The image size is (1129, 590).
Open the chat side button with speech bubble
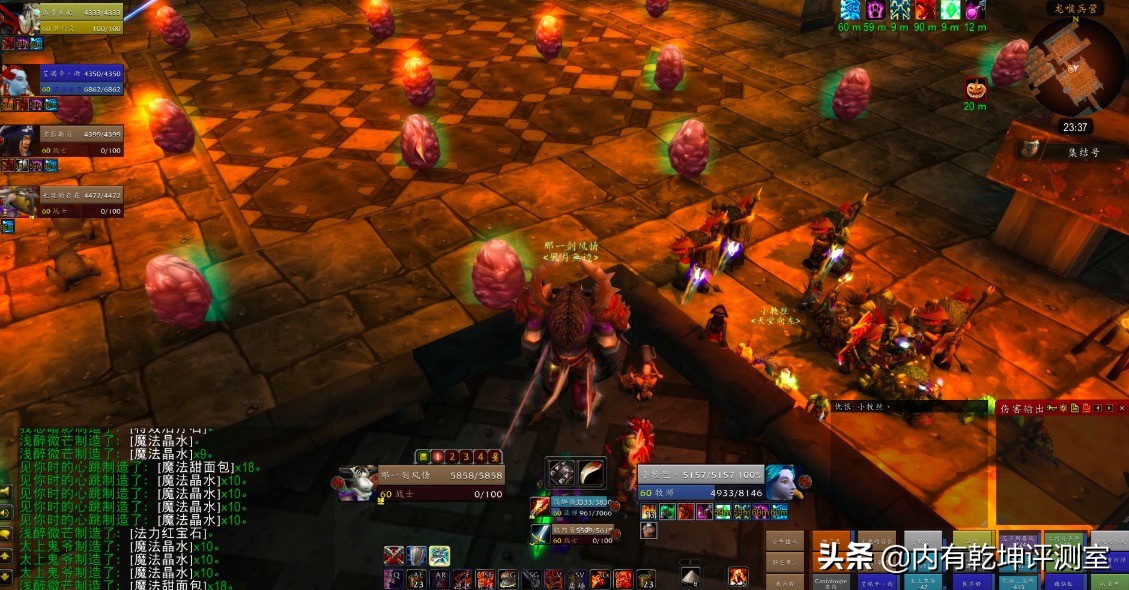click(x=6, y=531)
